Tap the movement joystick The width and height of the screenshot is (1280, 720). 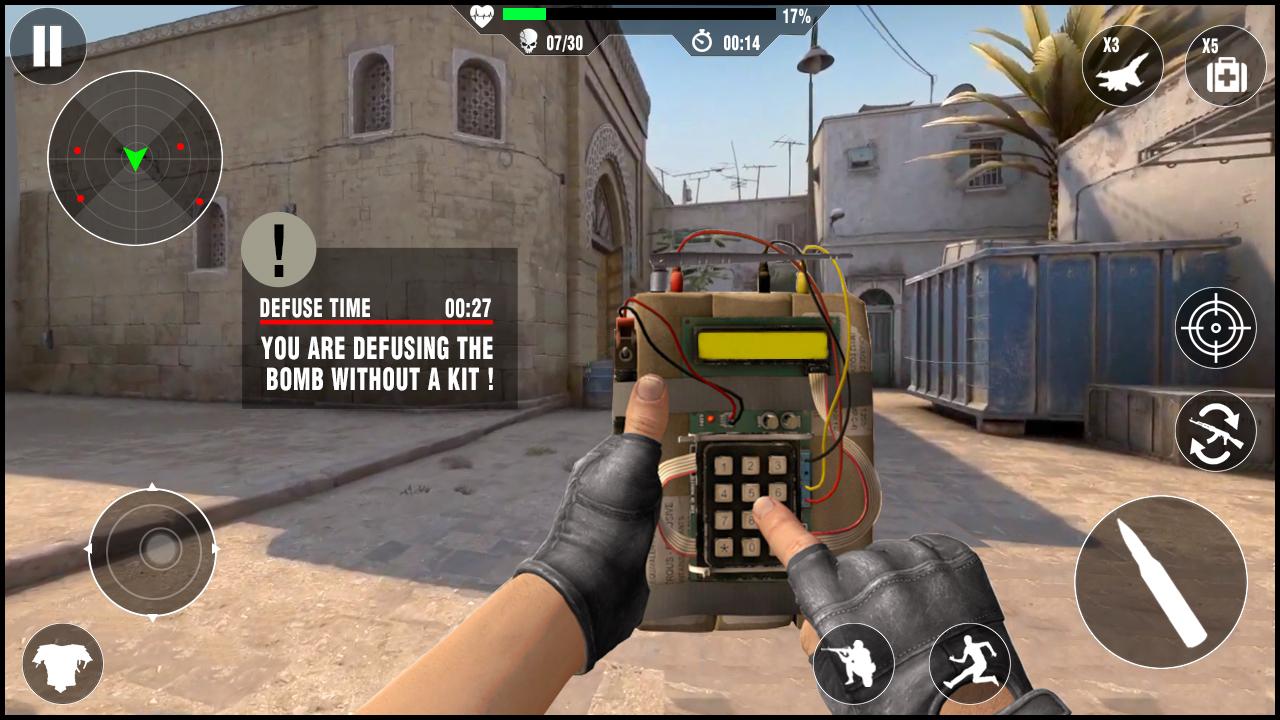(152, 548)
